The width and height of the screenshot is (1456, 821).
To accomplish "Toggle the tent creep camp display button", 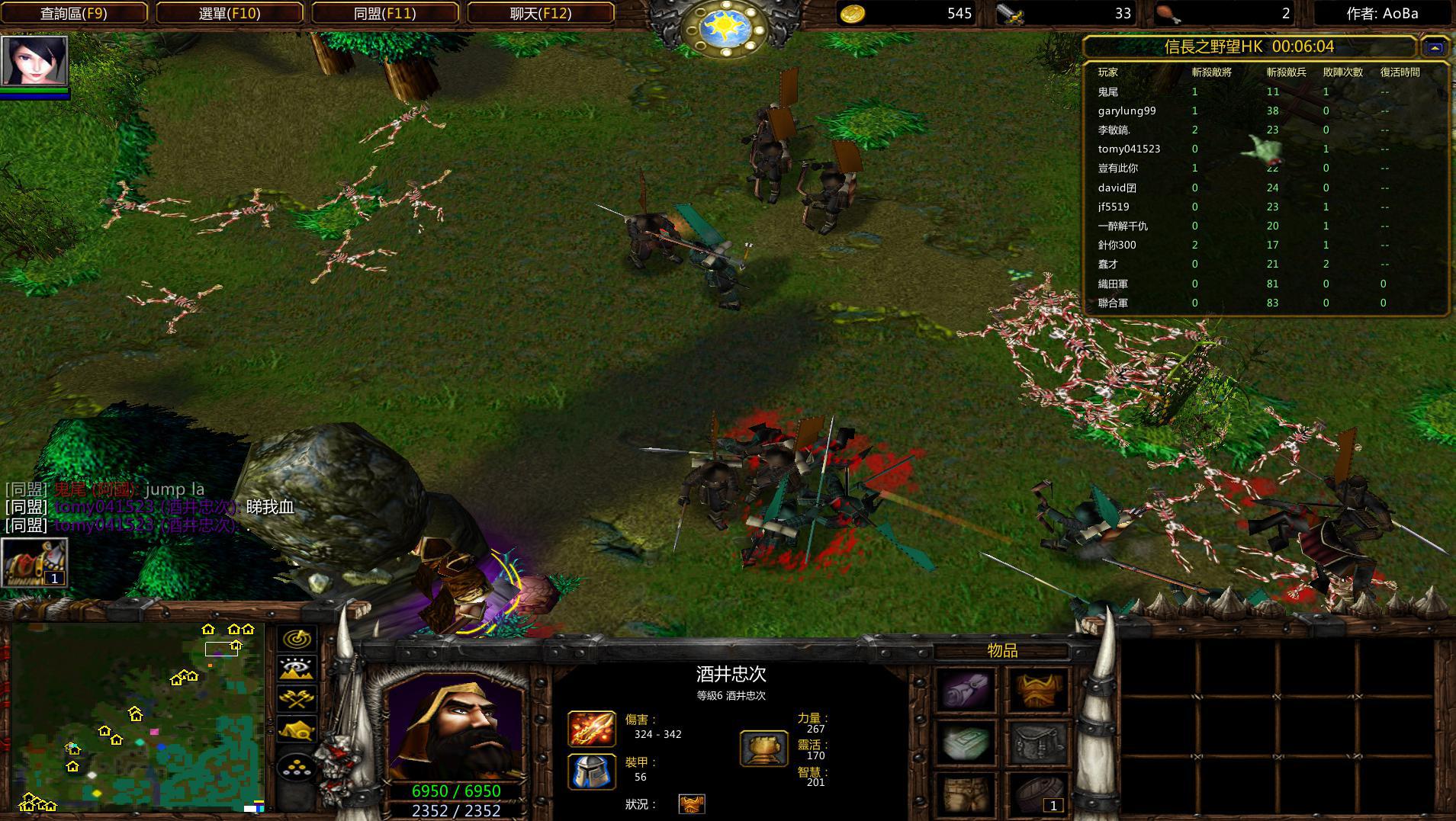I will click(297, 730).
